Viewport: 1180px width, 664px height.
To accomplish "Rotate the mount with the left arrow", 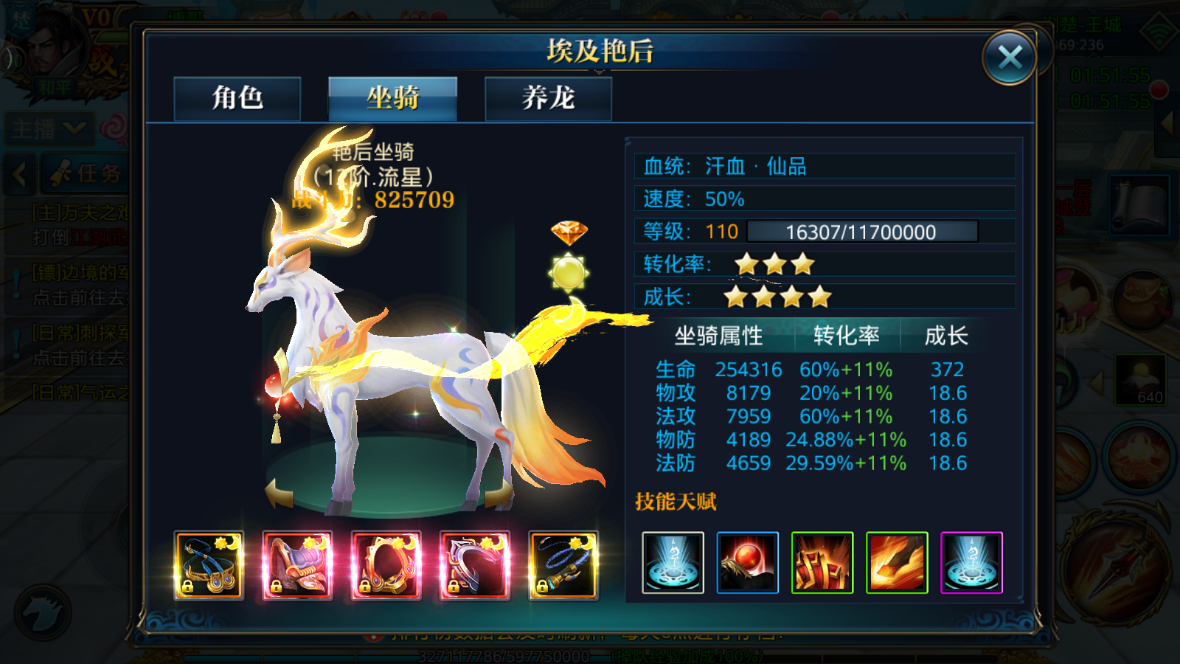I will pyautogui.click(x=279, y=491).
